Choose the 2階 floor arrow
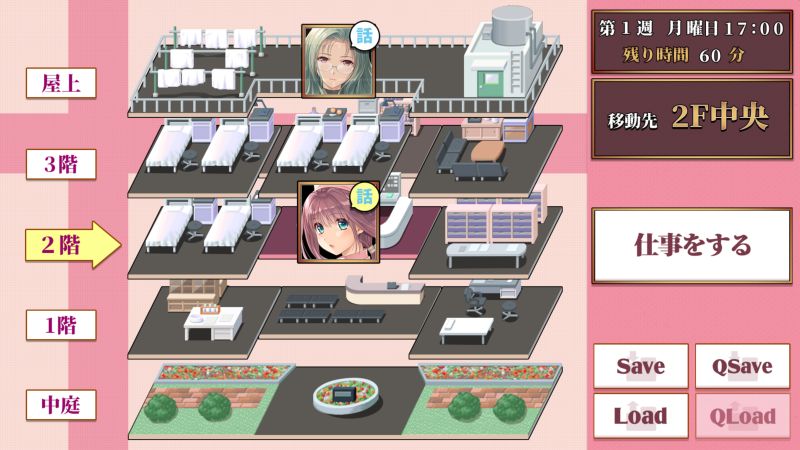800x450 pixels. (70, 245)
